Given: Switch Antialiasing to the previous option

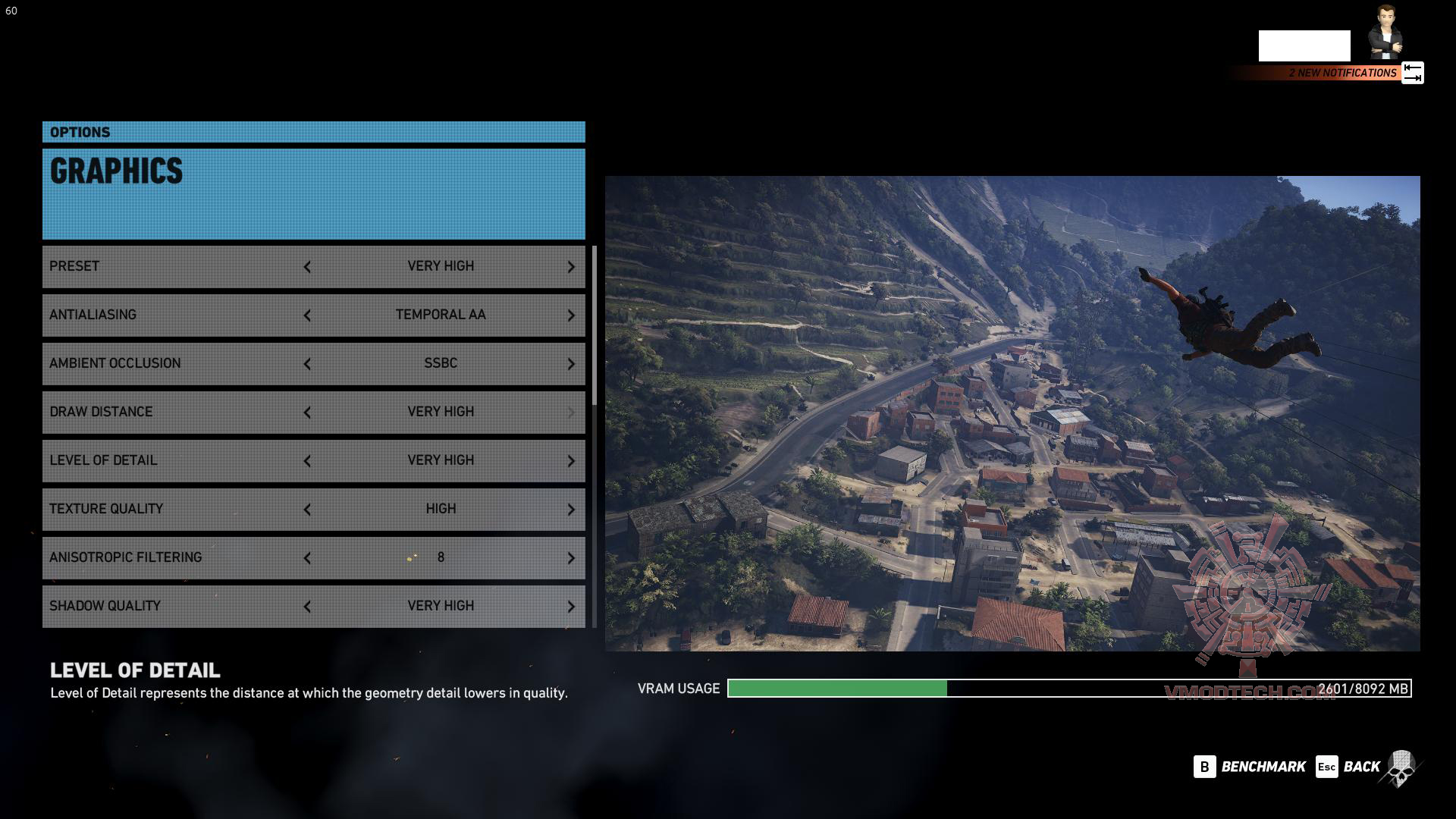Looking at the screenshot, I should [x=307, y=315].
